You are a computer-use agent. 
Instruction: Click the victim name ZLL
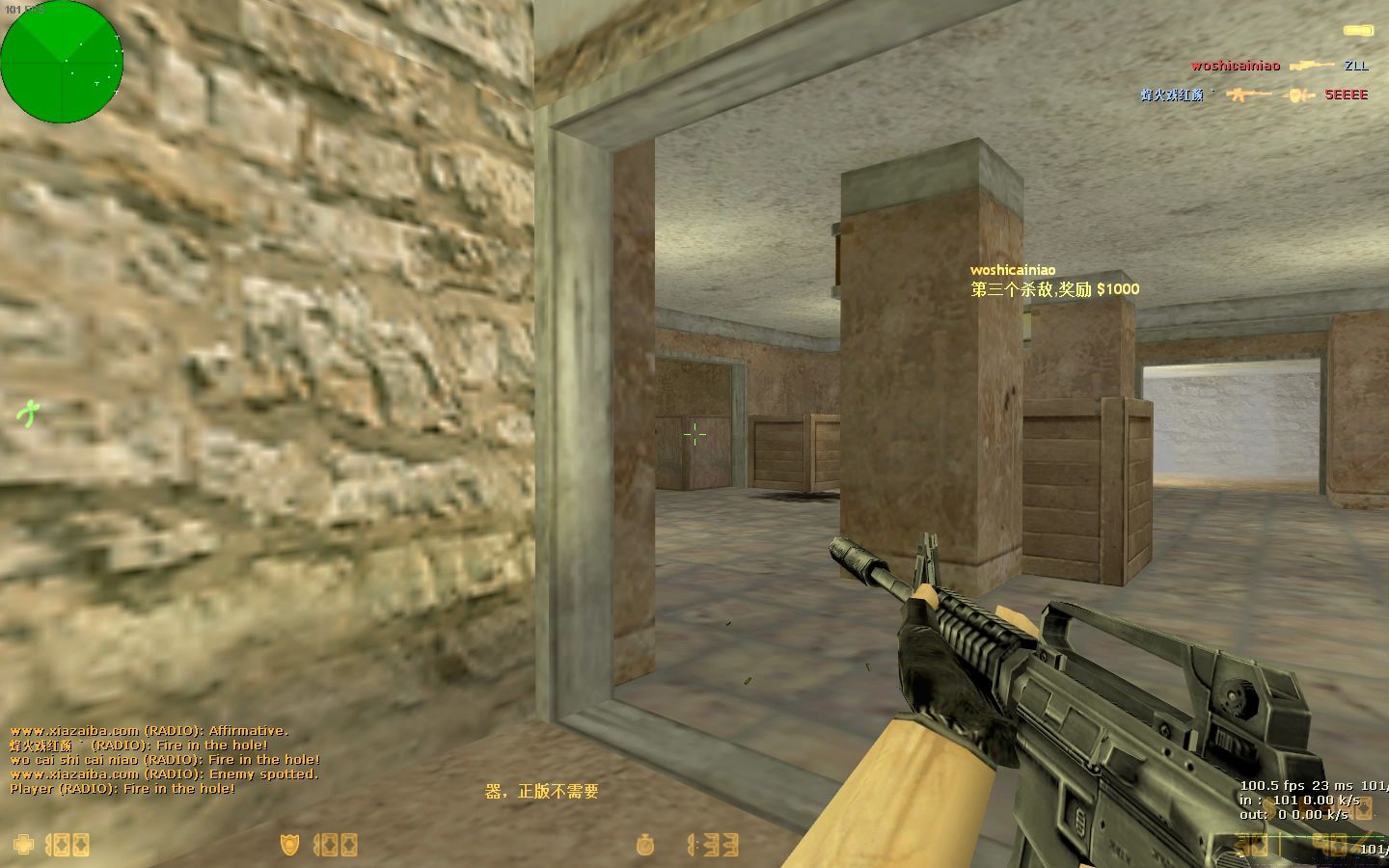[x=1354, y=67]
